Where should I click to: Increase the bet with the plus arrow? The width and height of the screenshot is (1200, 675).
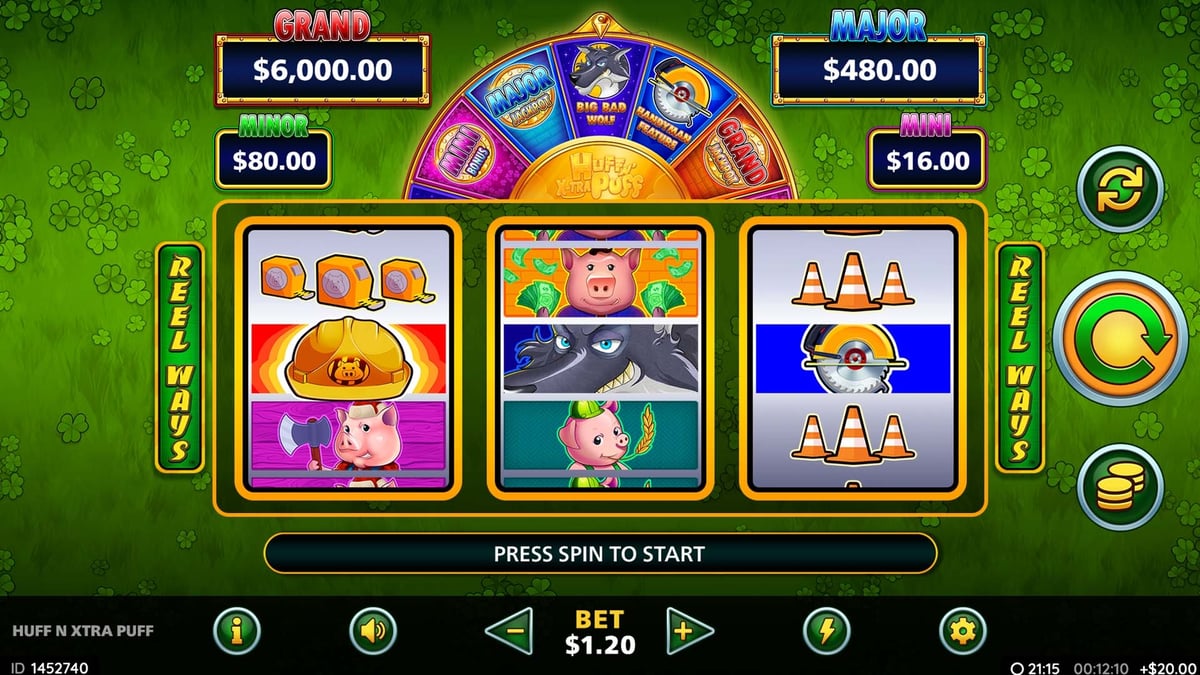point(690,632)
